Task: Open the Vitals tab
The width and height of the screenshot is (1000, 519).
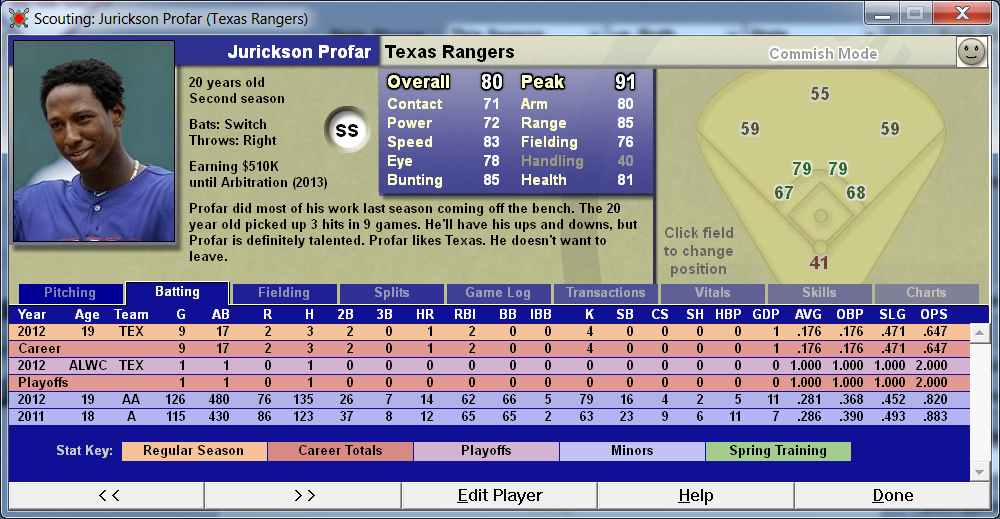Action: (x=712, y=293)
